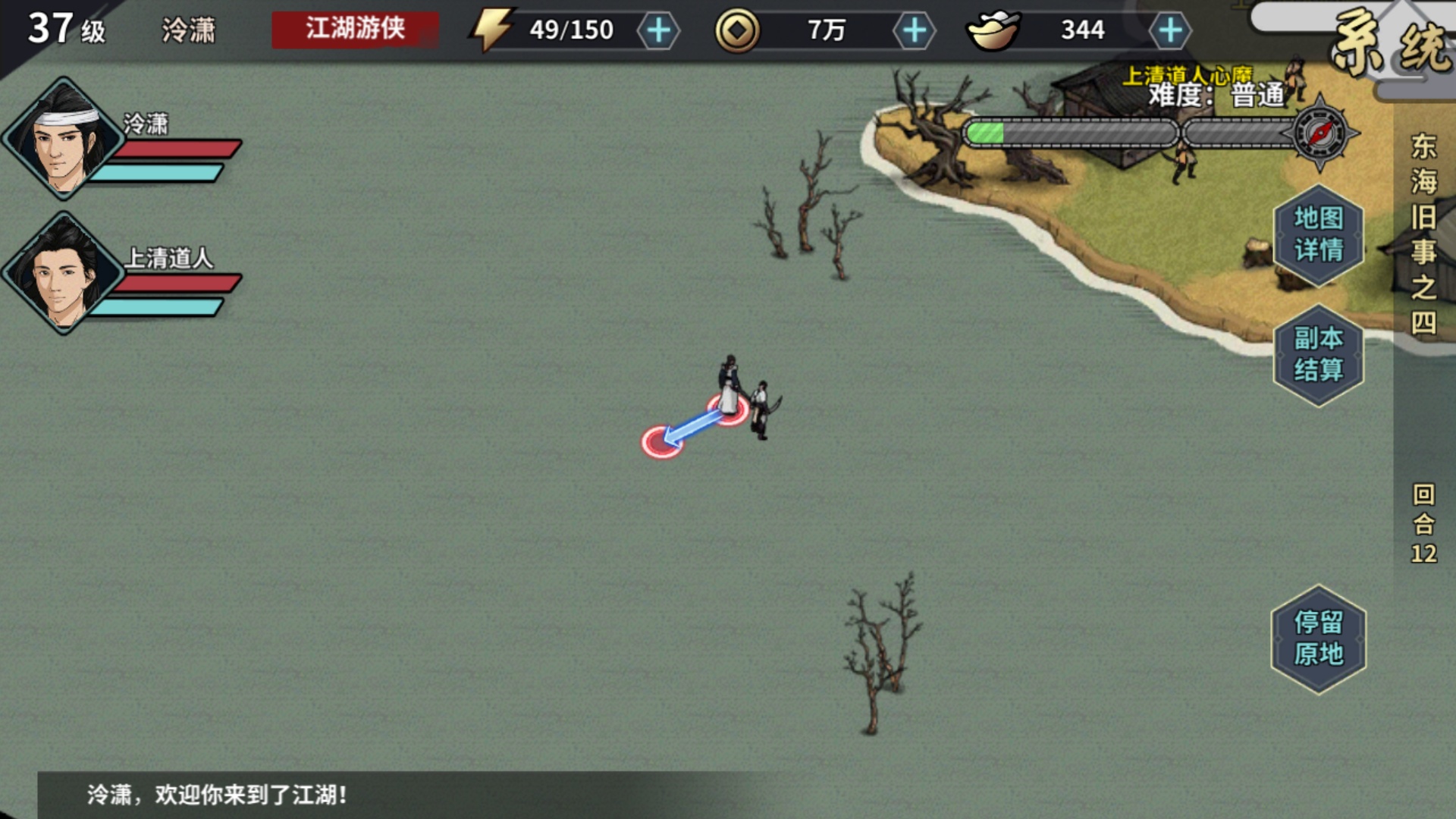
Task: Add energy with the plus button
Action: [x=659, y=31]
